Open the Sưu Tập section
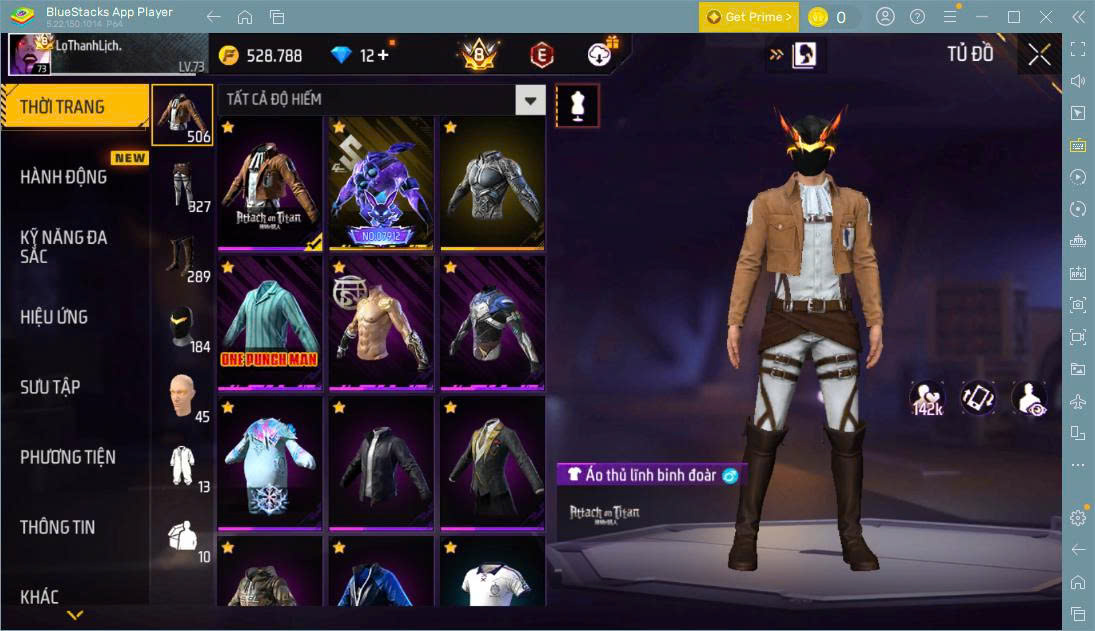Image resolution: width=1095 pixels, height=631 pixels. click(x=50, y=387)
